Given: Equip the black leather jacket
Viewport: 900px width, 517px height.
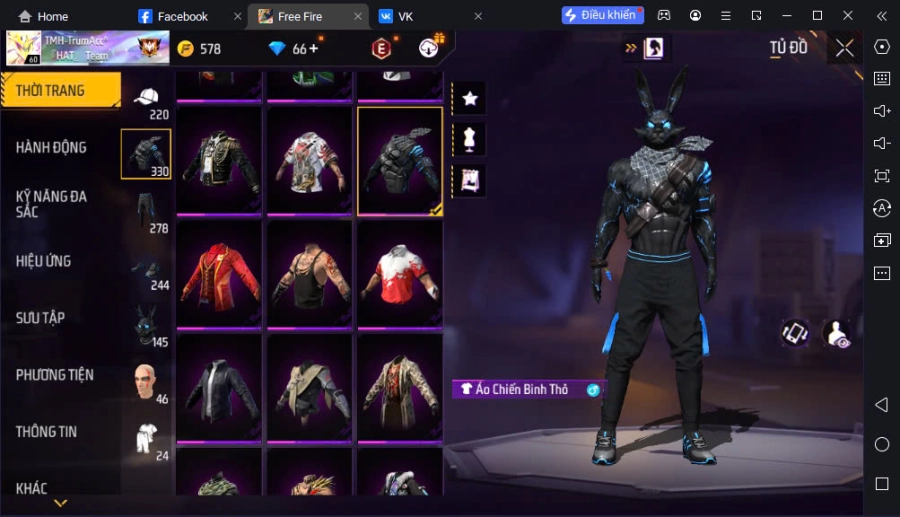Looking at the screenshot, I should pos(219,386).
